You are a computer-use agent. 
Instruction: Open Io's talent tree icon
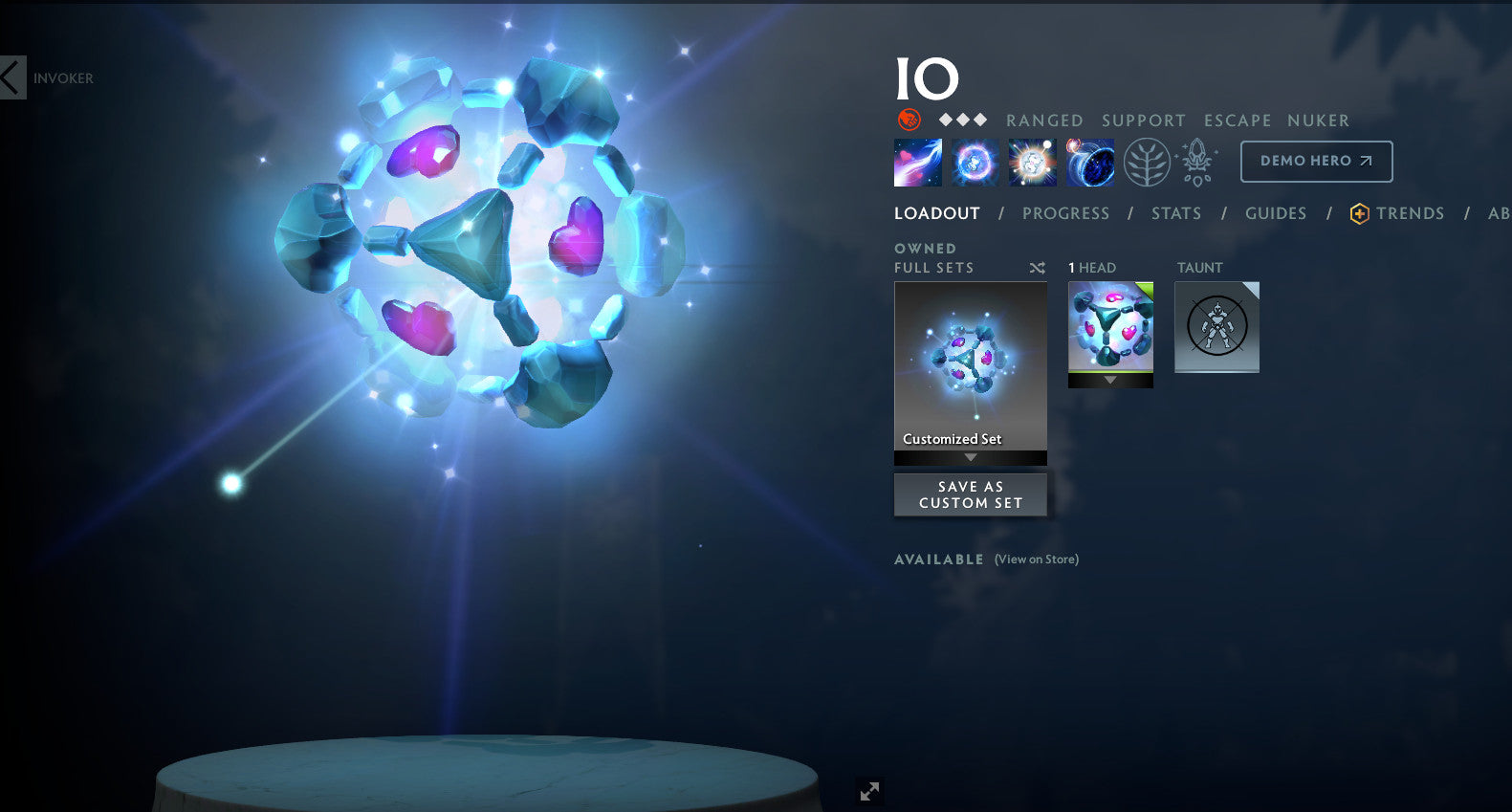point(1149,161)
